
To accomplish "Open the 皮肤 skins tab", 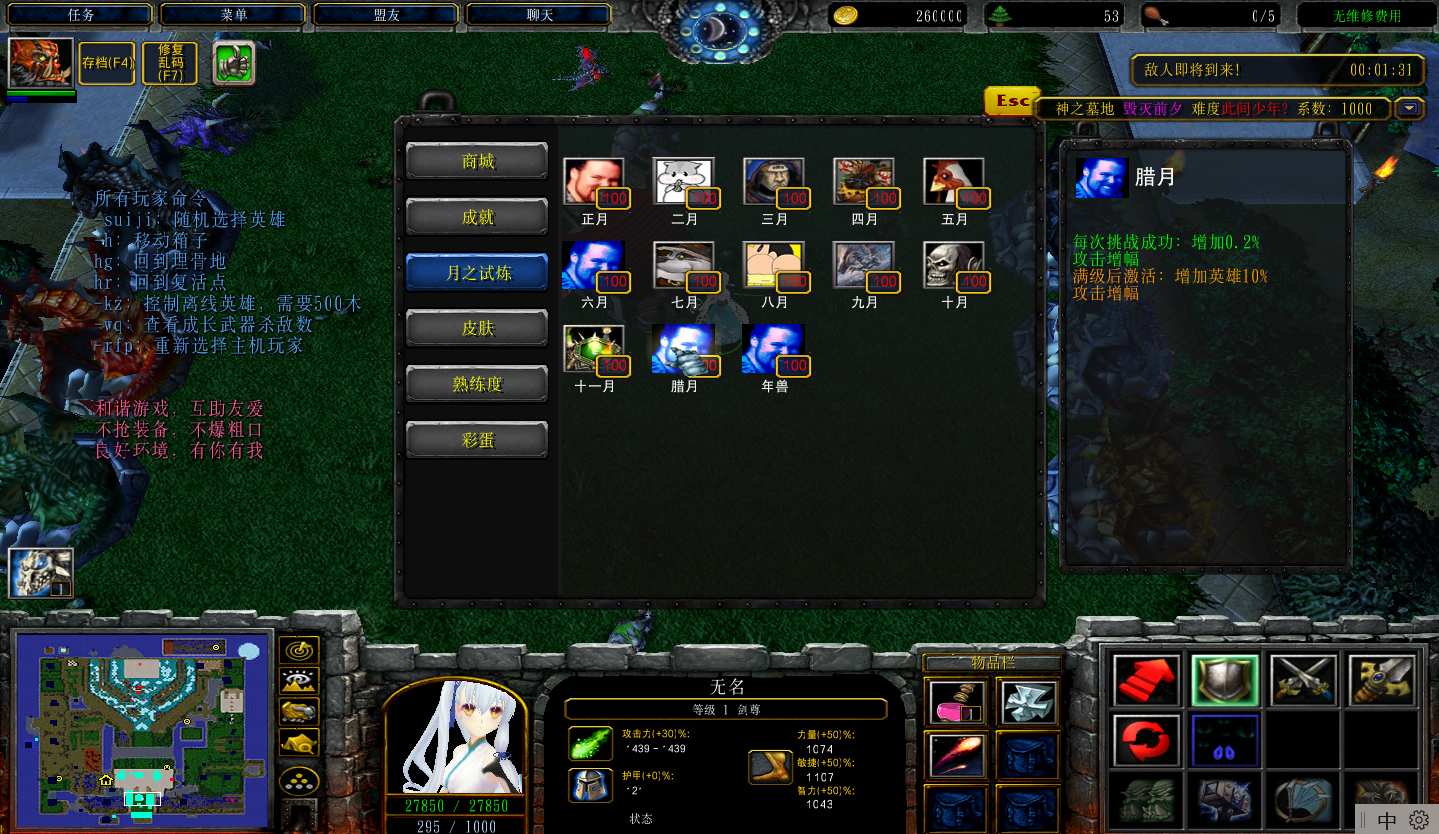I will [477, 328].
